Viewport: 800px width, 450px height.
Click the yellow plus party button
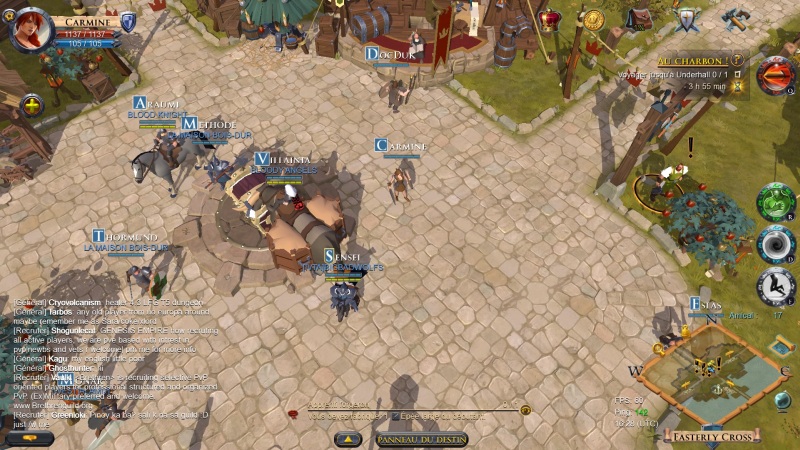point(32,105)
